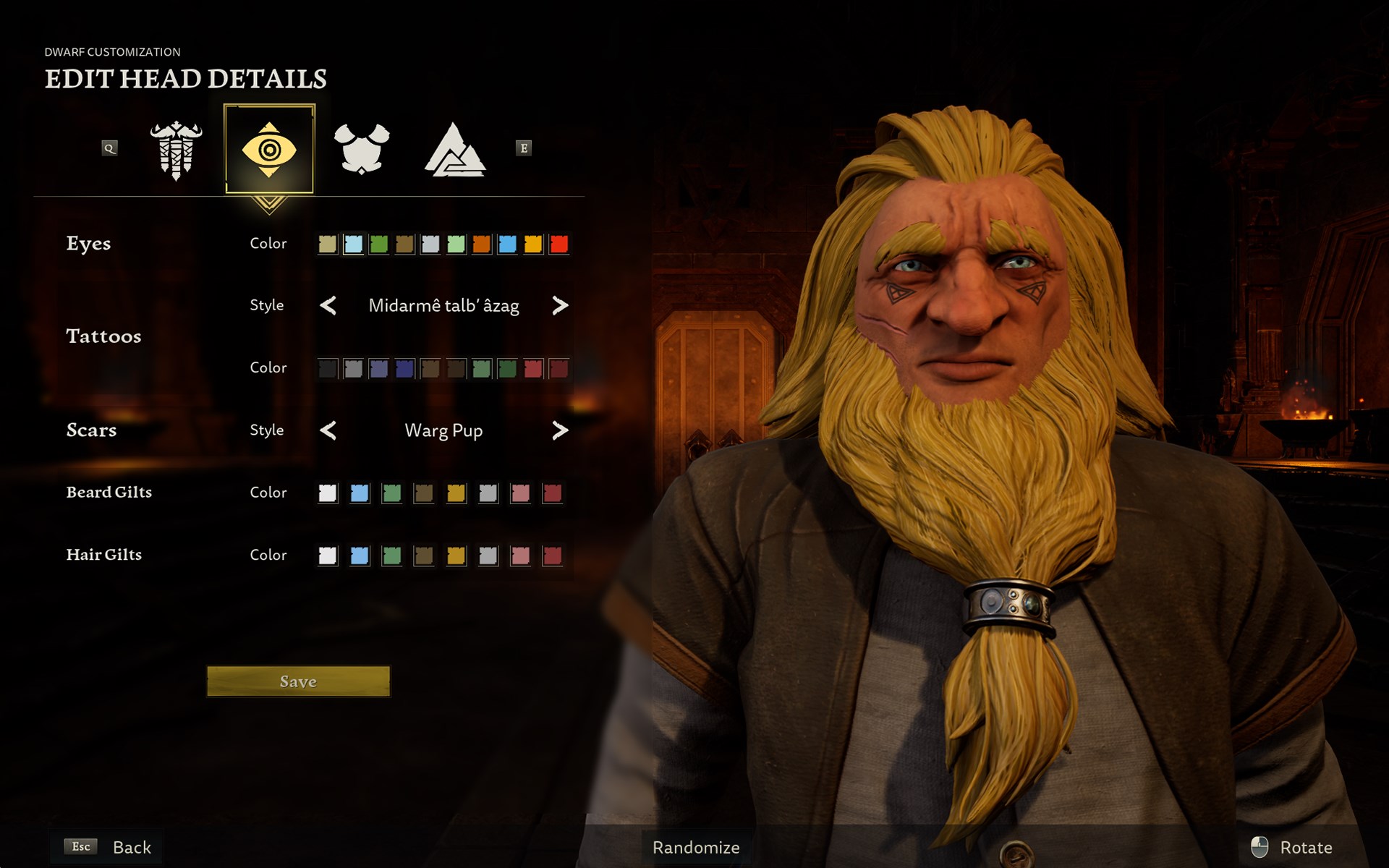Screen dimensions: 1389x868
Task: Set Beard Gilts color to white
Action: pyautogui.click(x=328, y=493)
